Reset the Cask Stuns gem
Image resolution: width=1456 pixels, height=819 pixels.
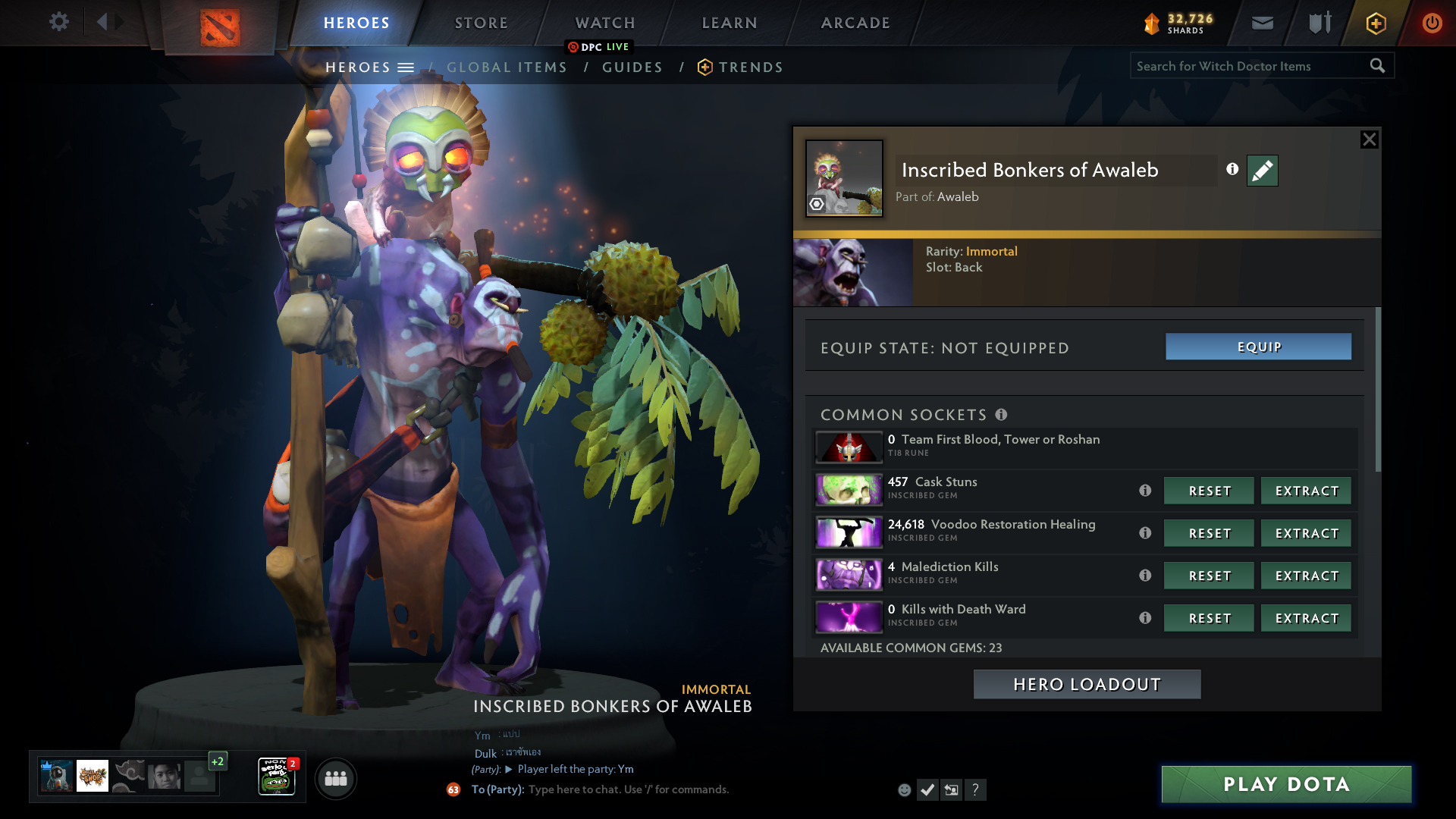(1209, 491)
